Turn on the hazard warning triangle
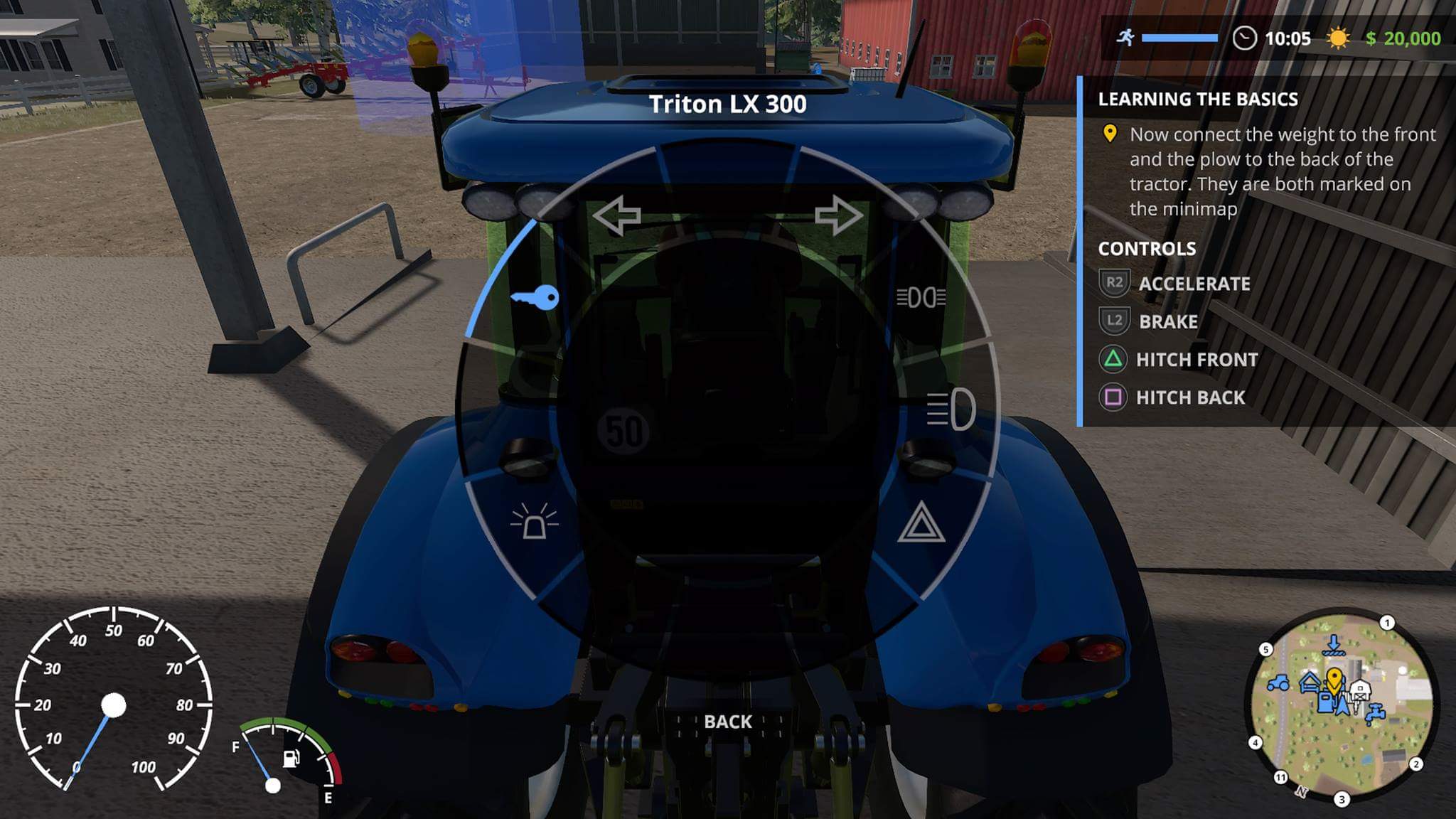 pyautogui.click(x=921, y=523)
